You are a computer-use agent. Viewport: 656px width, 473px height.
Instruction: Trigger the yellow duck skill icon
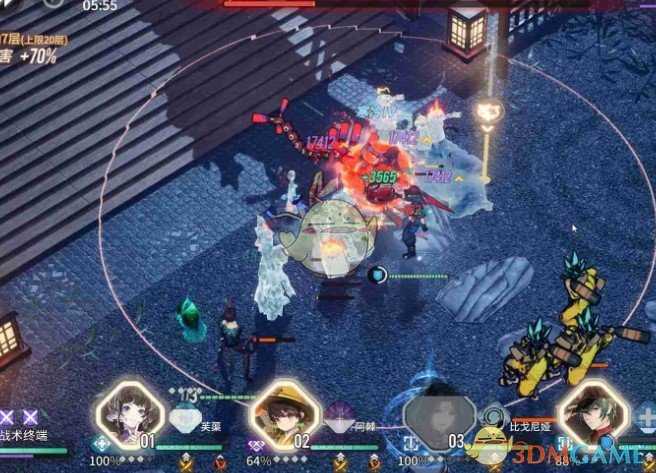tap(490, 438)
